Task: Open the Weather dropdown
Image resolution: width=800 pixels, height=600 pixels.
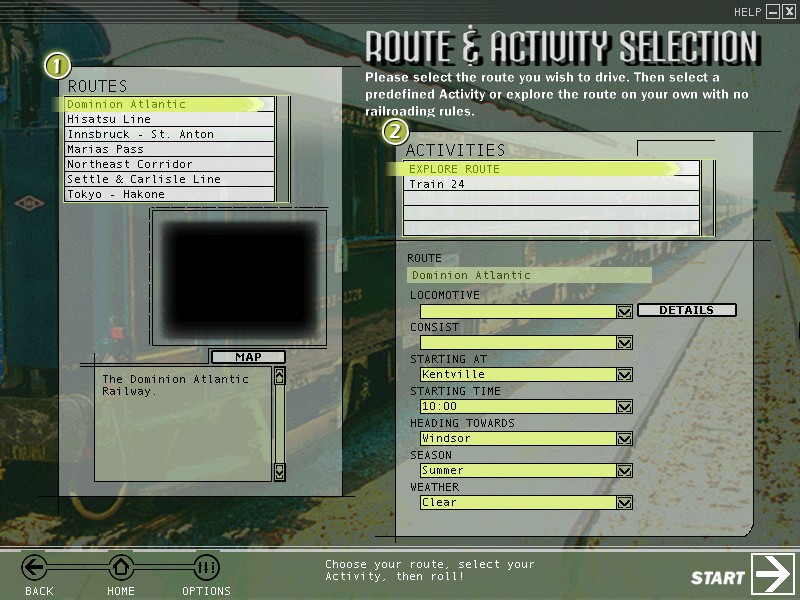Action: coord(625,503)
